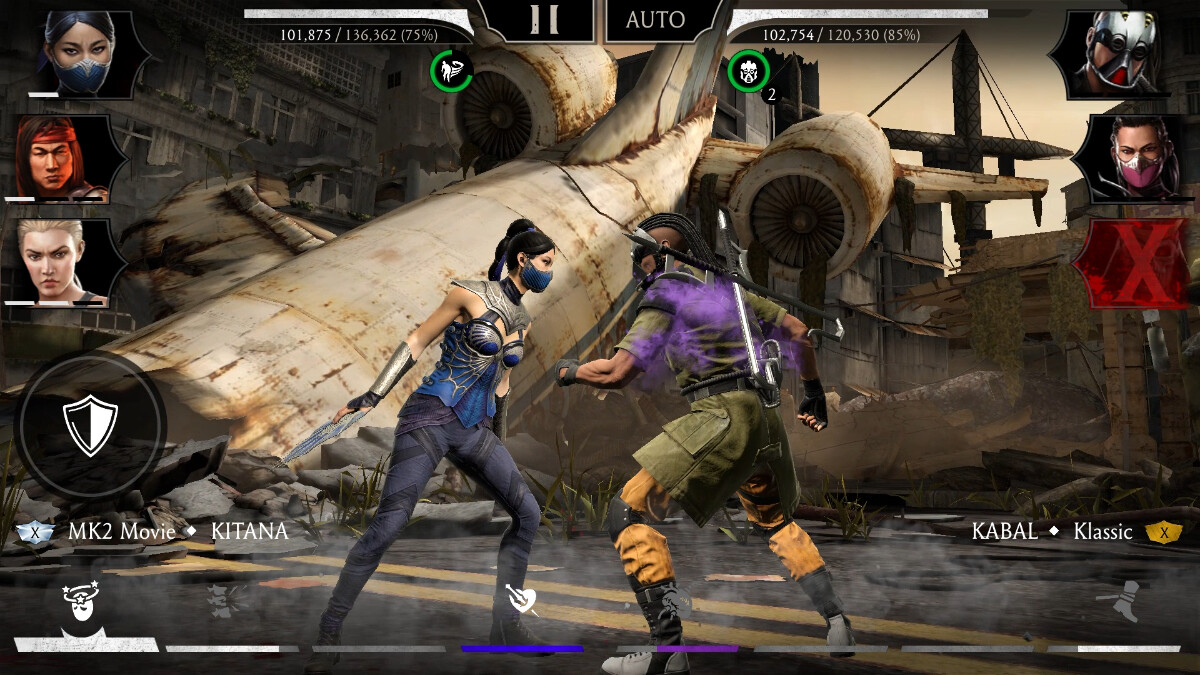Hold the shield block button

click(90, 424)
